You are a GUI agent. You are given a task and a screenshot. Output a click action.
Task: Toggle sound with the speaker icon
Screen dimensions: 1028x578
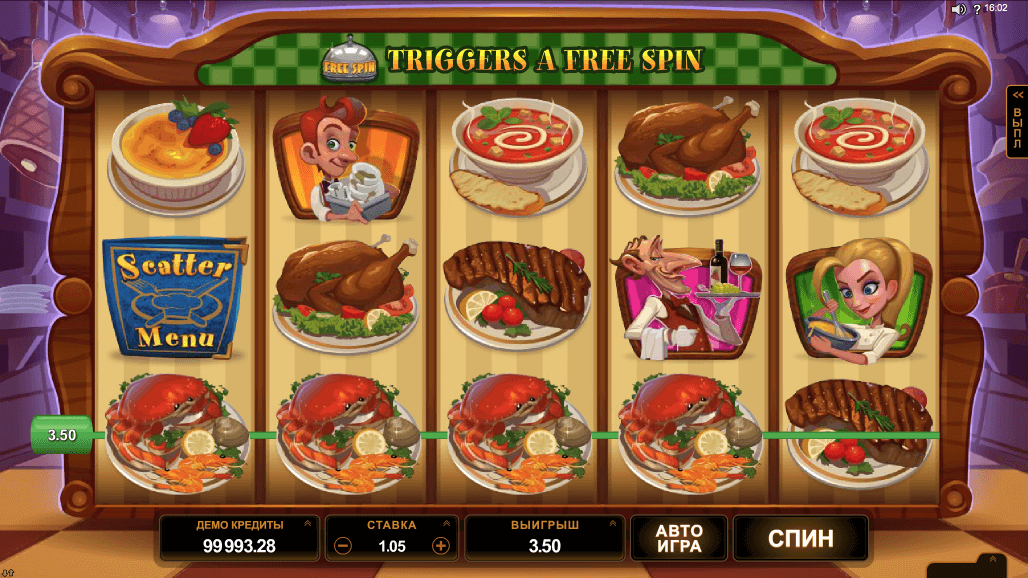957,8
